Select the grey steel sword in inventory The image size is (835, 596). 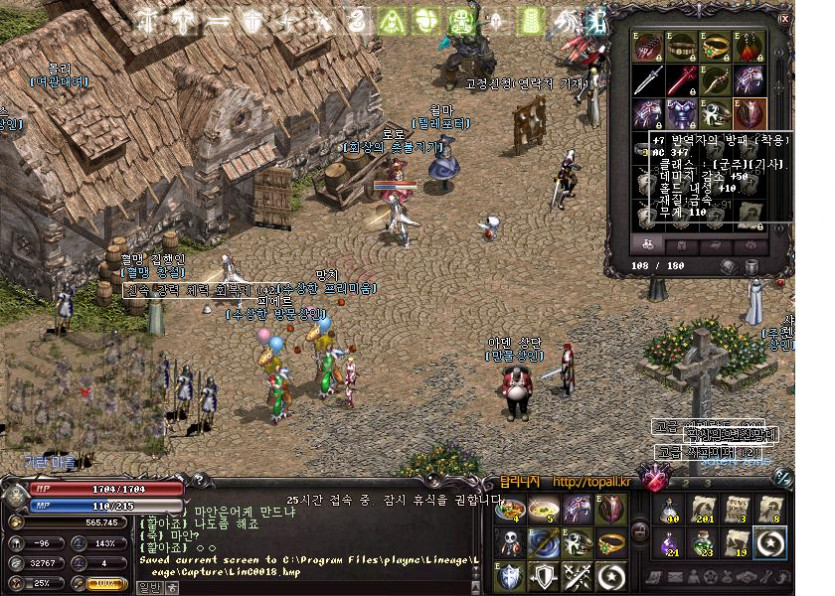[x=649, y=80]
